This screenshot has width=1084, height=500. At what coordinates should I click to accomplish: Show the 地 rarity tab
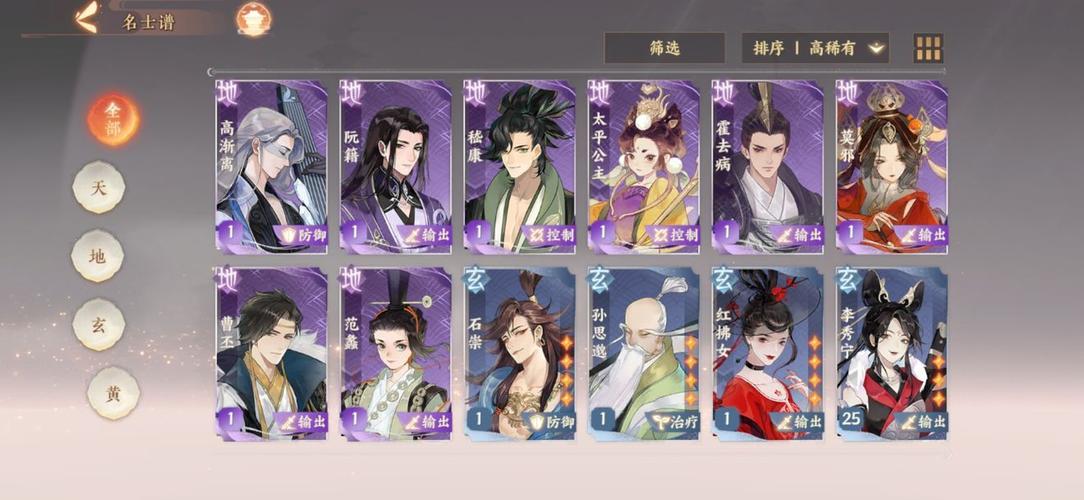point(98,256)
